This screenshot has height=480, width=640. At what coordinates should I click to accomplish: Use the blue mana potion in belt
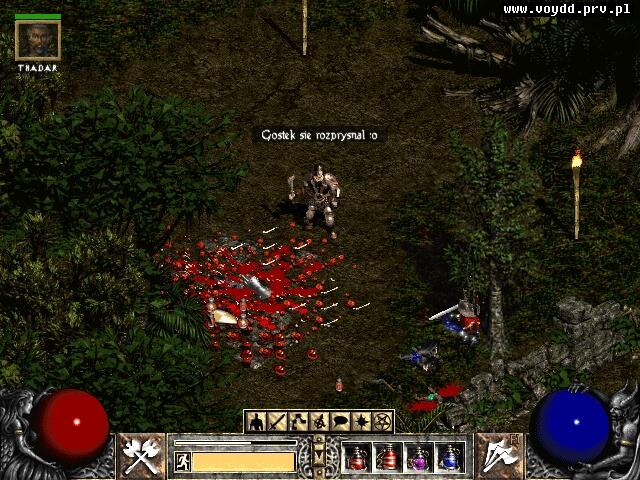pyautogui.click(x=450, y=457)
